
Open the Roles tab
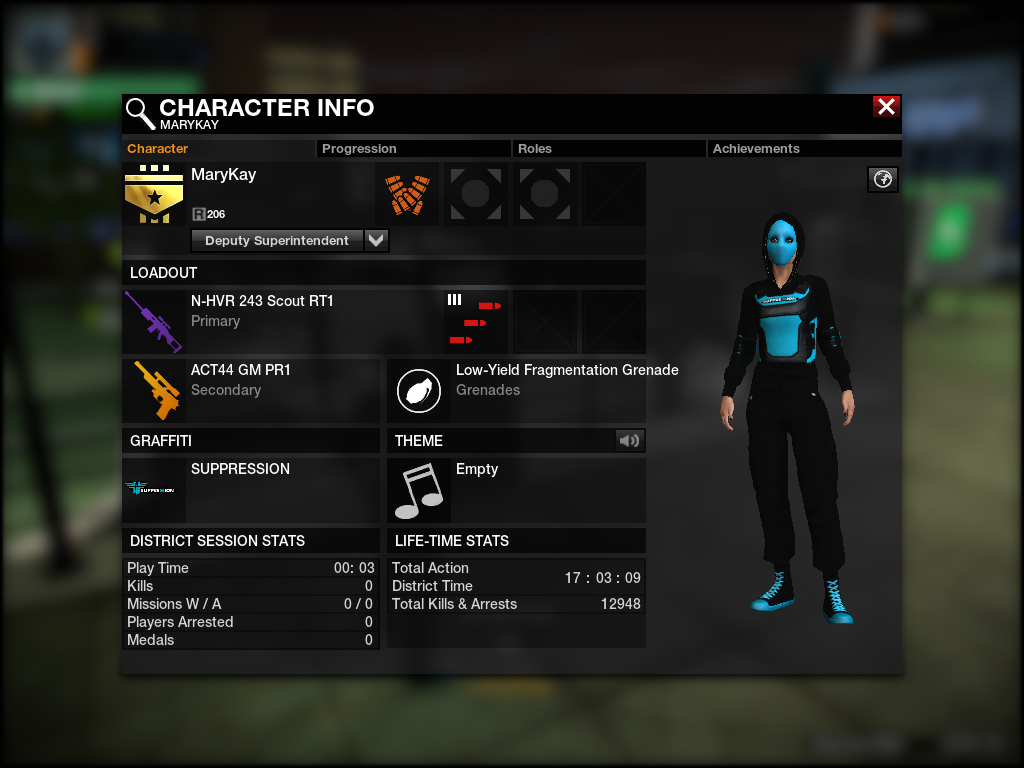[x=535, y=149]
